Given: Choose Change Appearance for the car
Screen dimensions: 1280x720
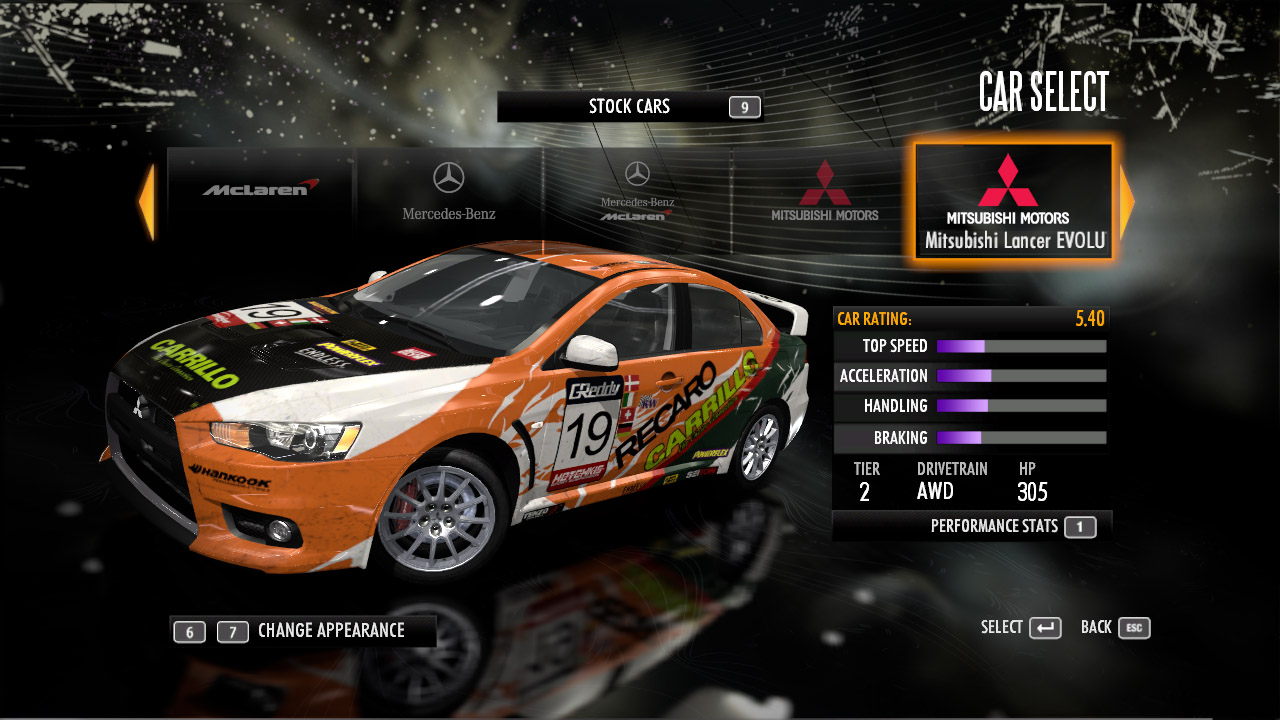Looking at the screenshot, I should (330, 631).
